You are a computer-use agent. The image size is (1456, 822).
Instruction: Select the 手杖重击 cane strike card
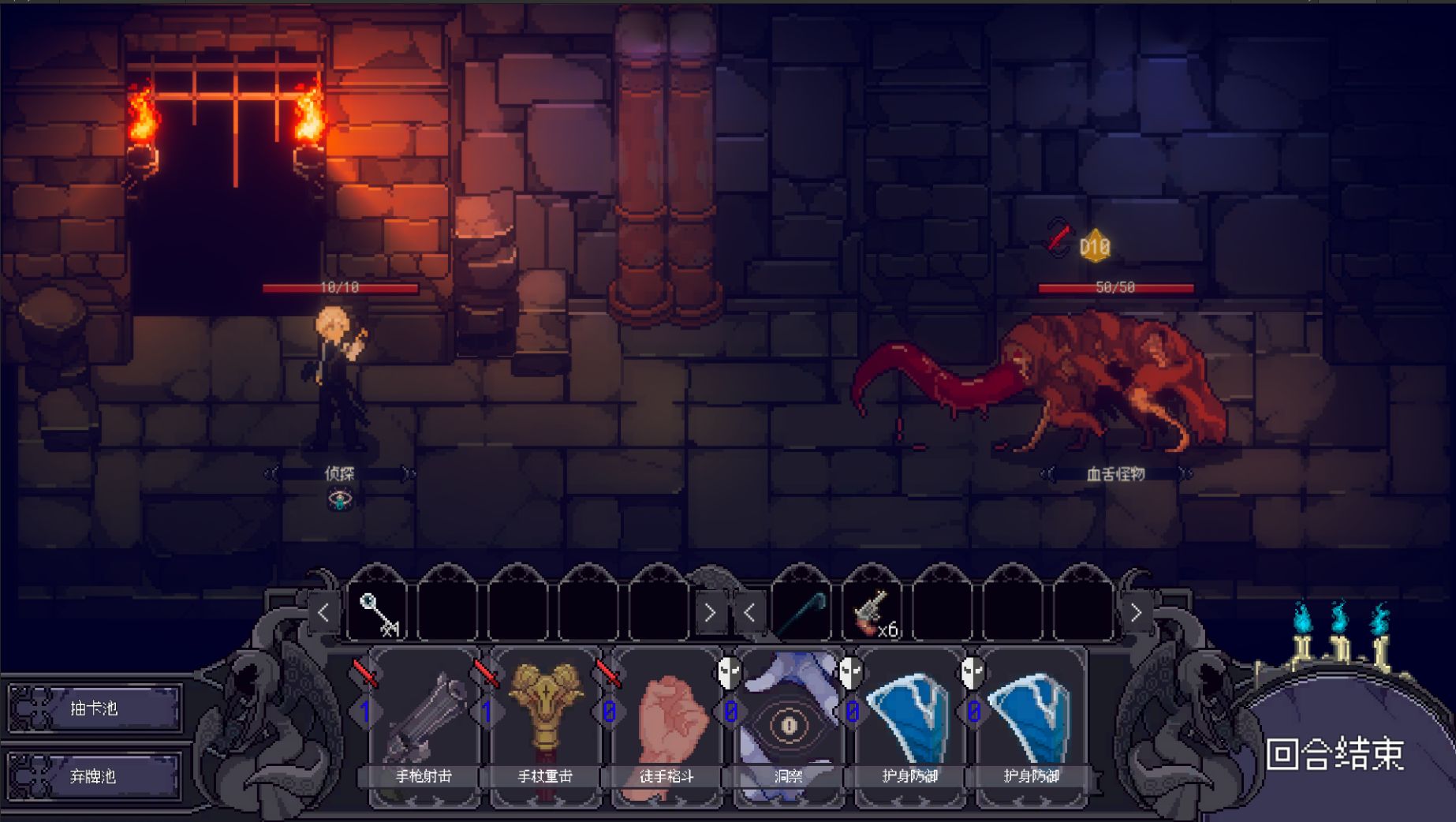(x=546, y=726)
